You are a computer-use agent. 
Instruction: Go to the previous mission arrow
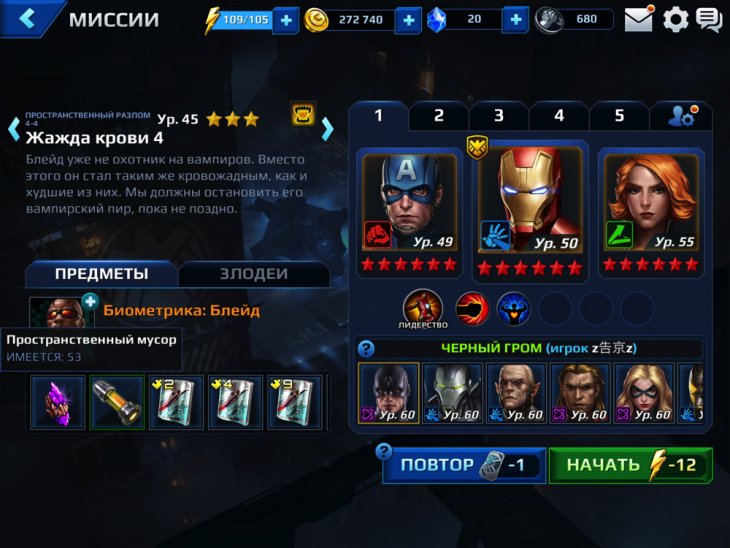click(14, 128)
